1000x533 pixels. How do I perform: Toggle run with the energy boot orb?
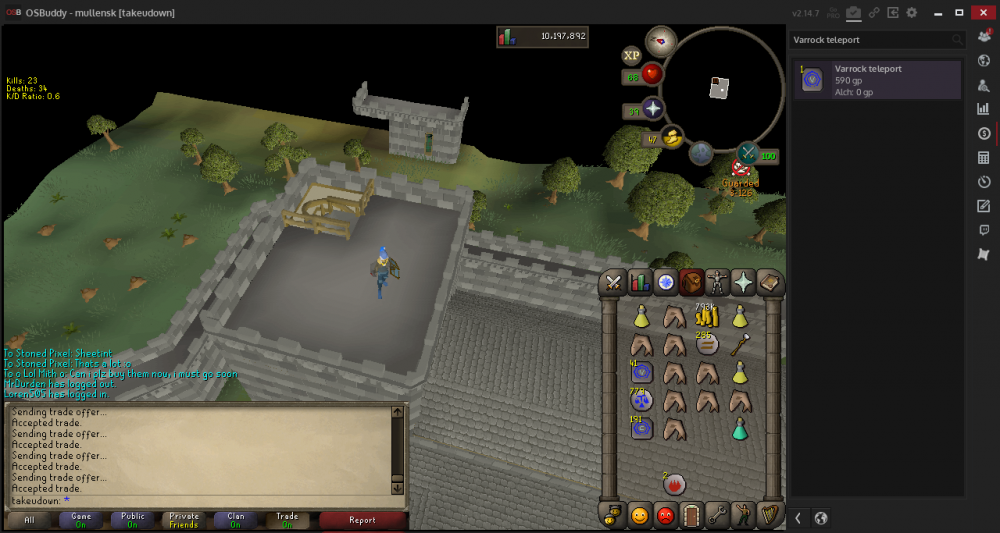point(671,137)
